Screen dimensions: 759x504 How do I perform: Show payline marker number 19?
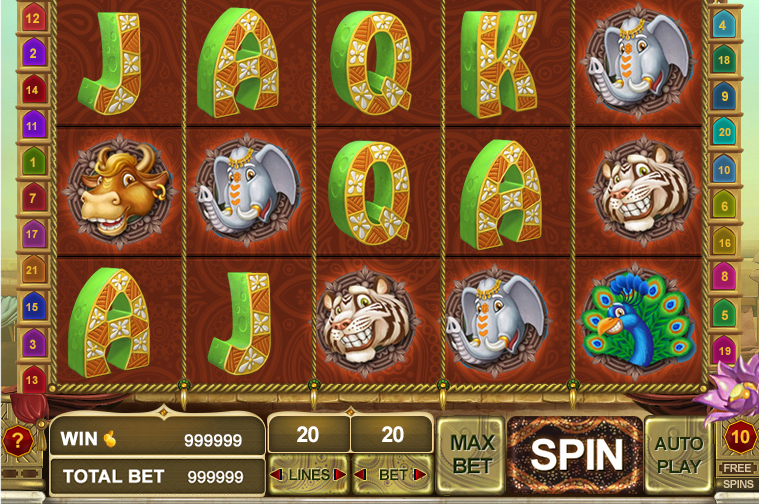725,351
